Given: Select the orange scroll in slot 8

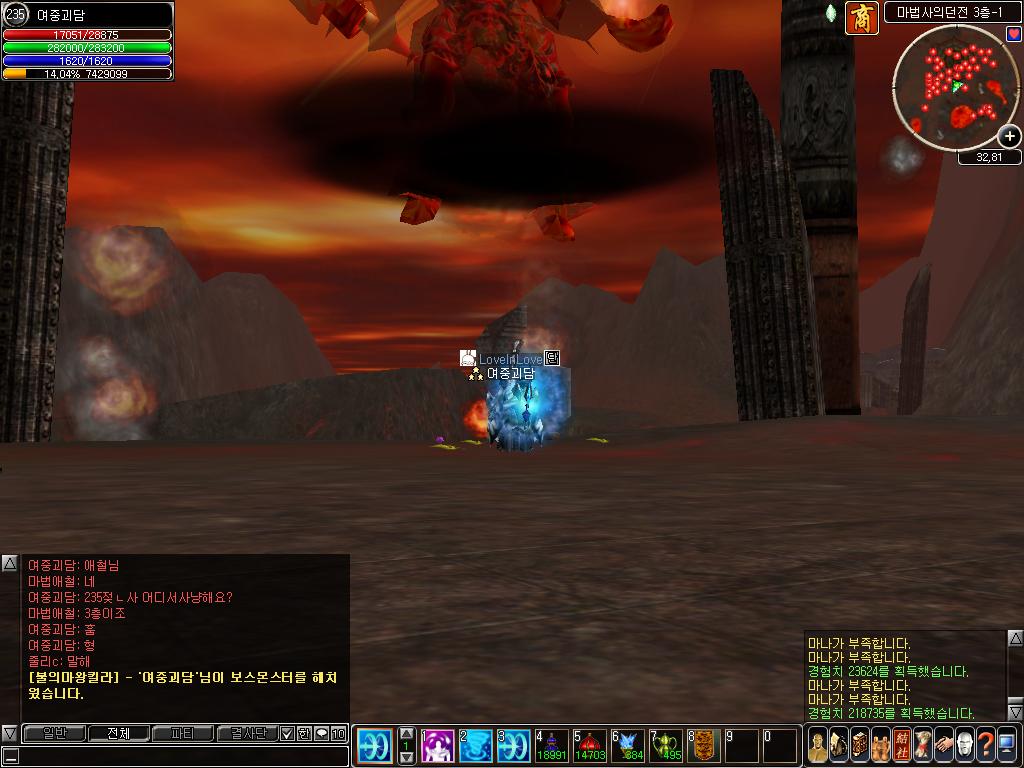Looking at the screenshot, I should (x=704, y=746).
